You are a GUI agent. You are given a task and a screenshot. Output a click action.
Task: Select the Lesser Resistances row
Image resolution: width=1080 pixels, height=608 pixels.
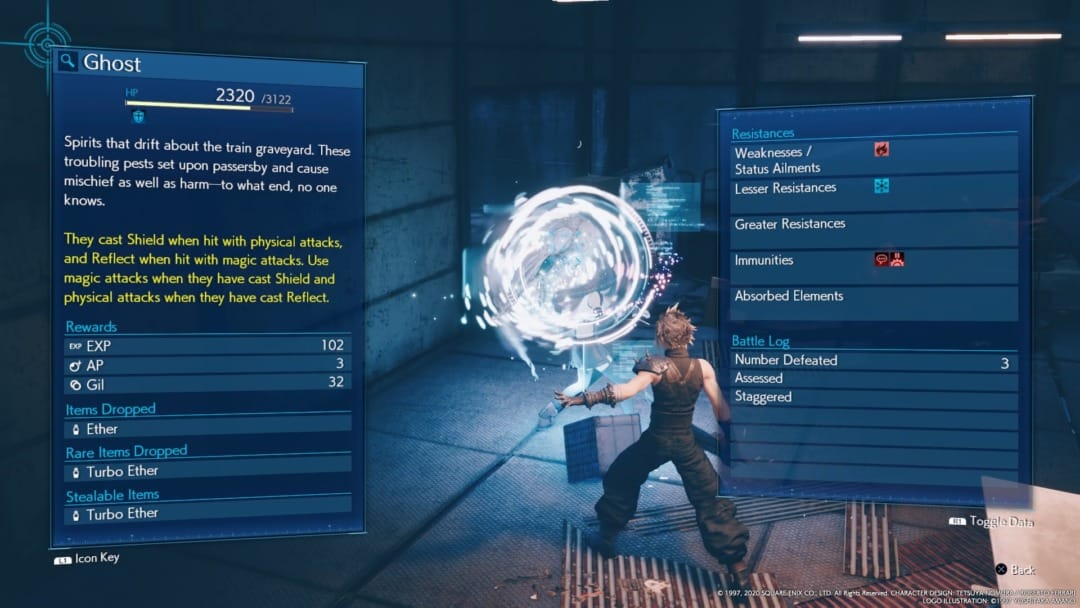pyautogui.click(x=872, y=189)
